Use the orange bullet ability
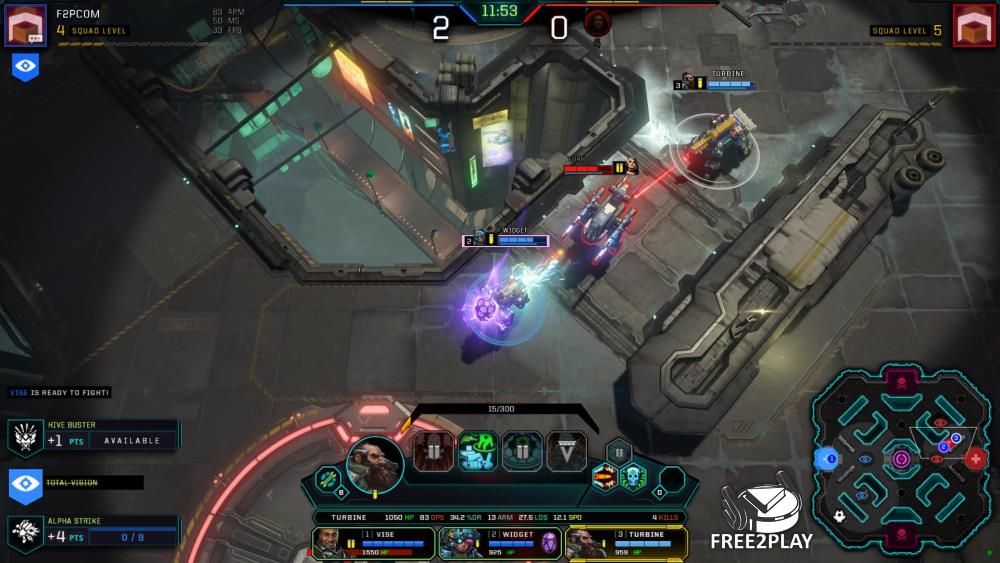This screenshot has height=563, width=1000. pos(605,478)
